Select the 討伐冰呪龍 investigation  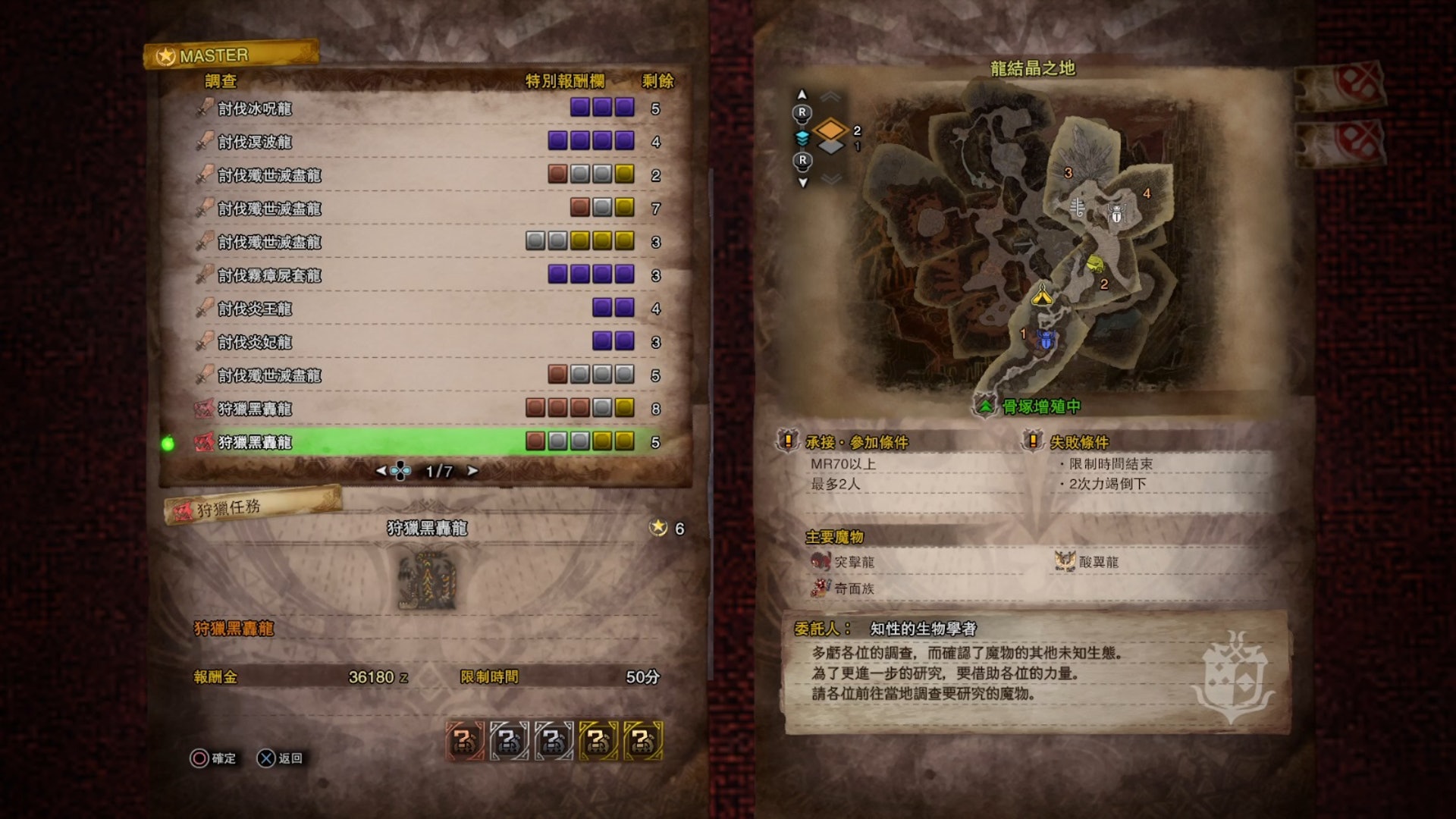[x=425, y=108]
